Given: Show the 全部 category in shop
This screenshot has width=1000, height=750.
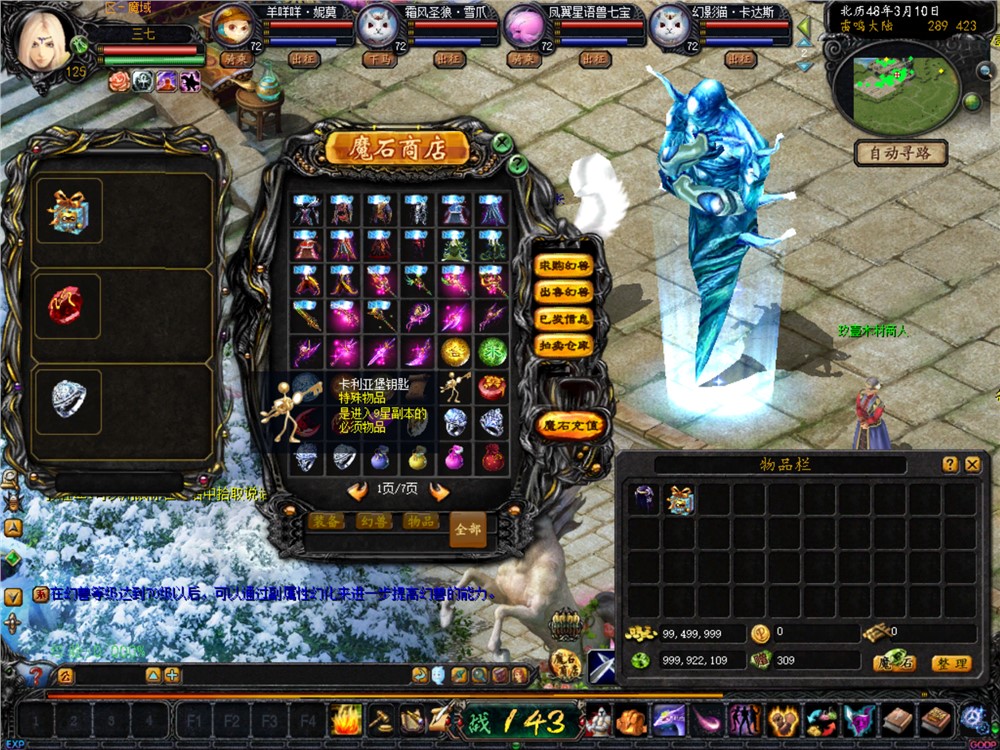Looking at the screenshot, I should click(467, 529).
